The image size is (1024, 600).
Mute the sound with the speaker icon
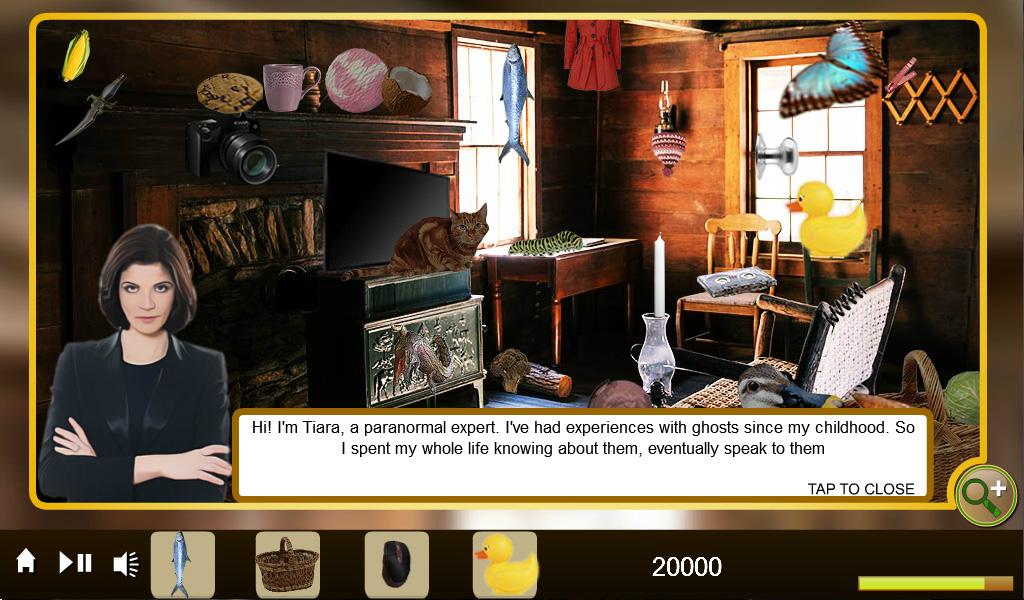click(126, 564)
